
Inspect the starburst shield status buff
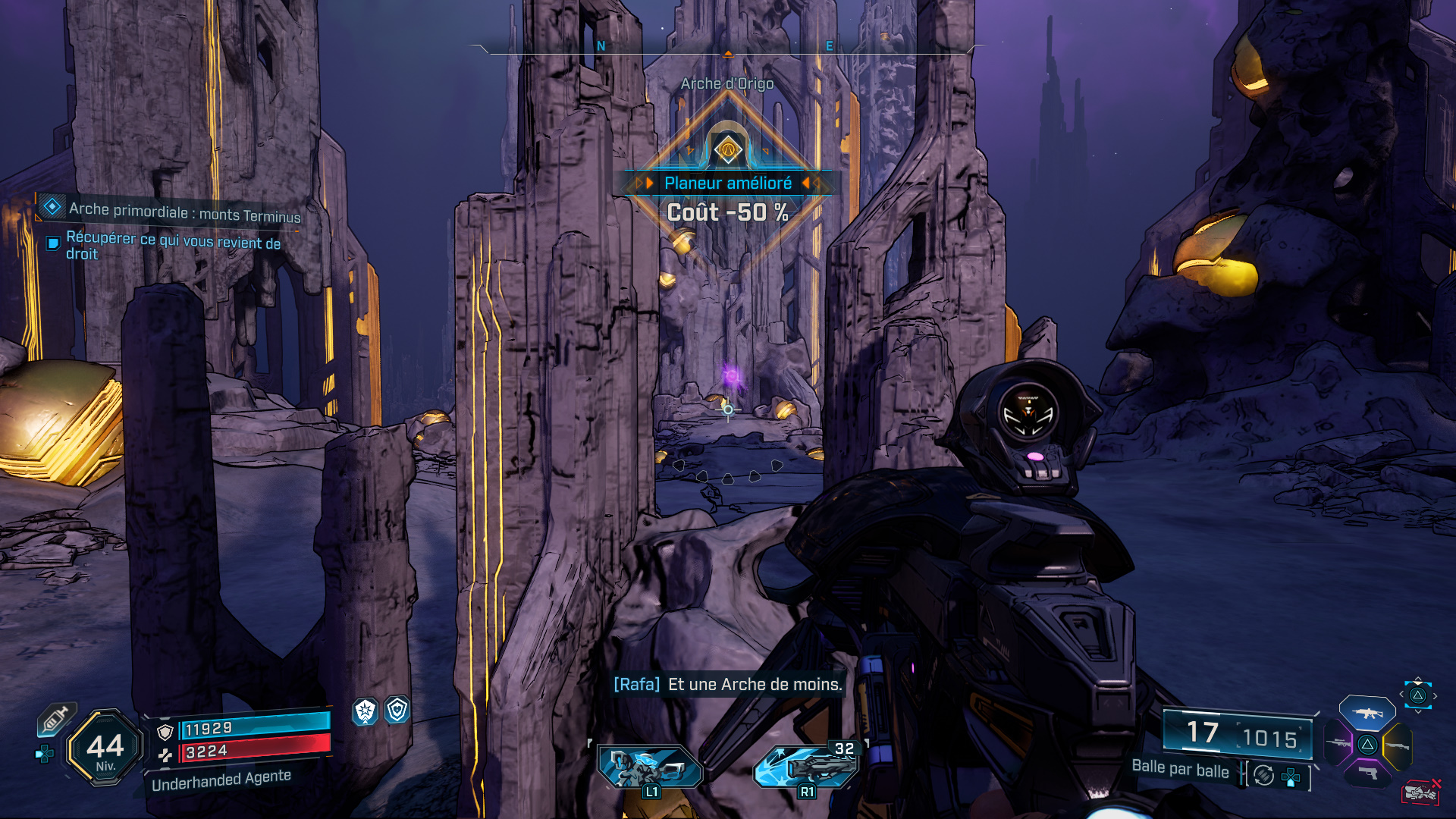click(366, 711)
